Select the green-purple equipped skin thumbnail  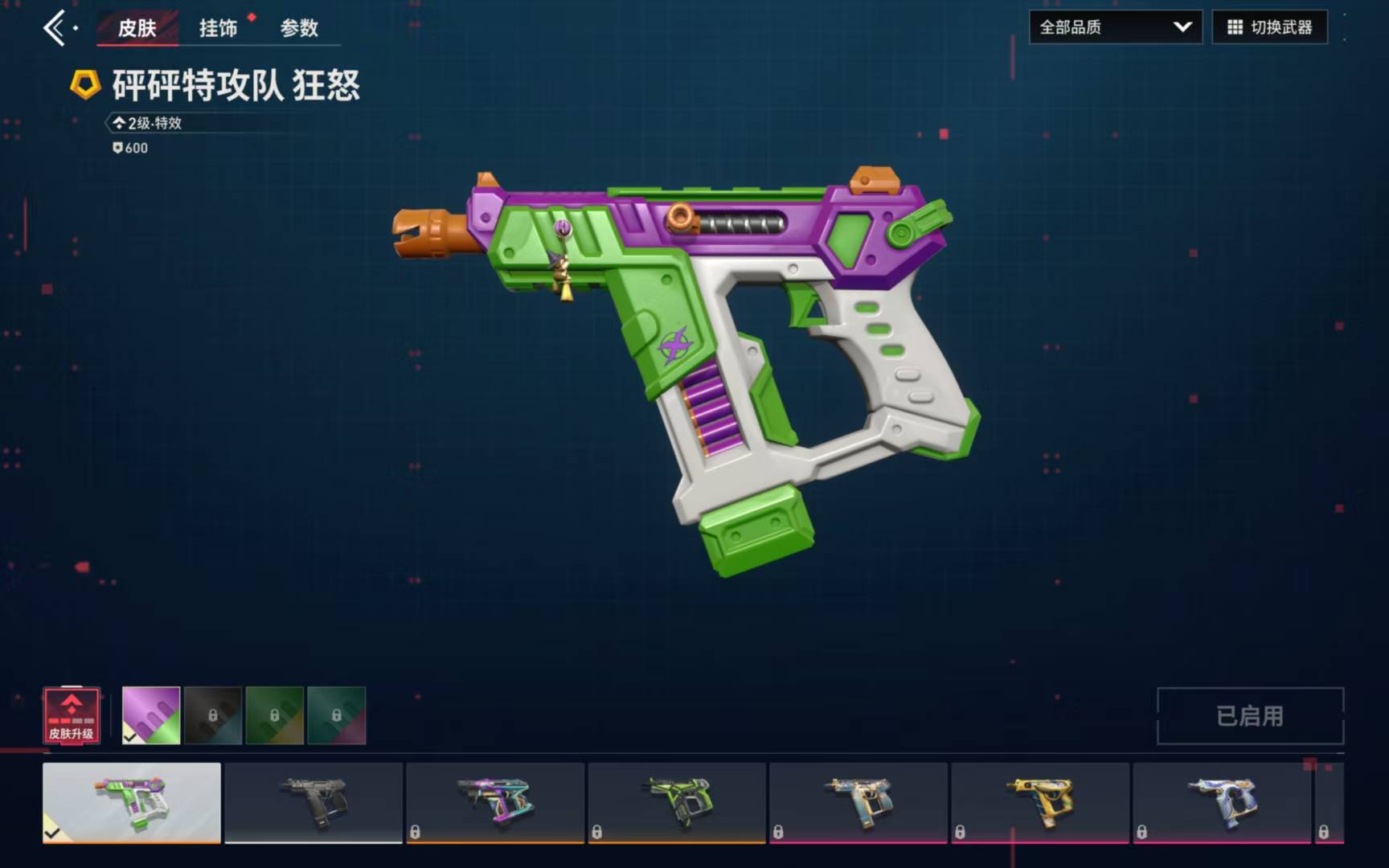tap(132, 802)
